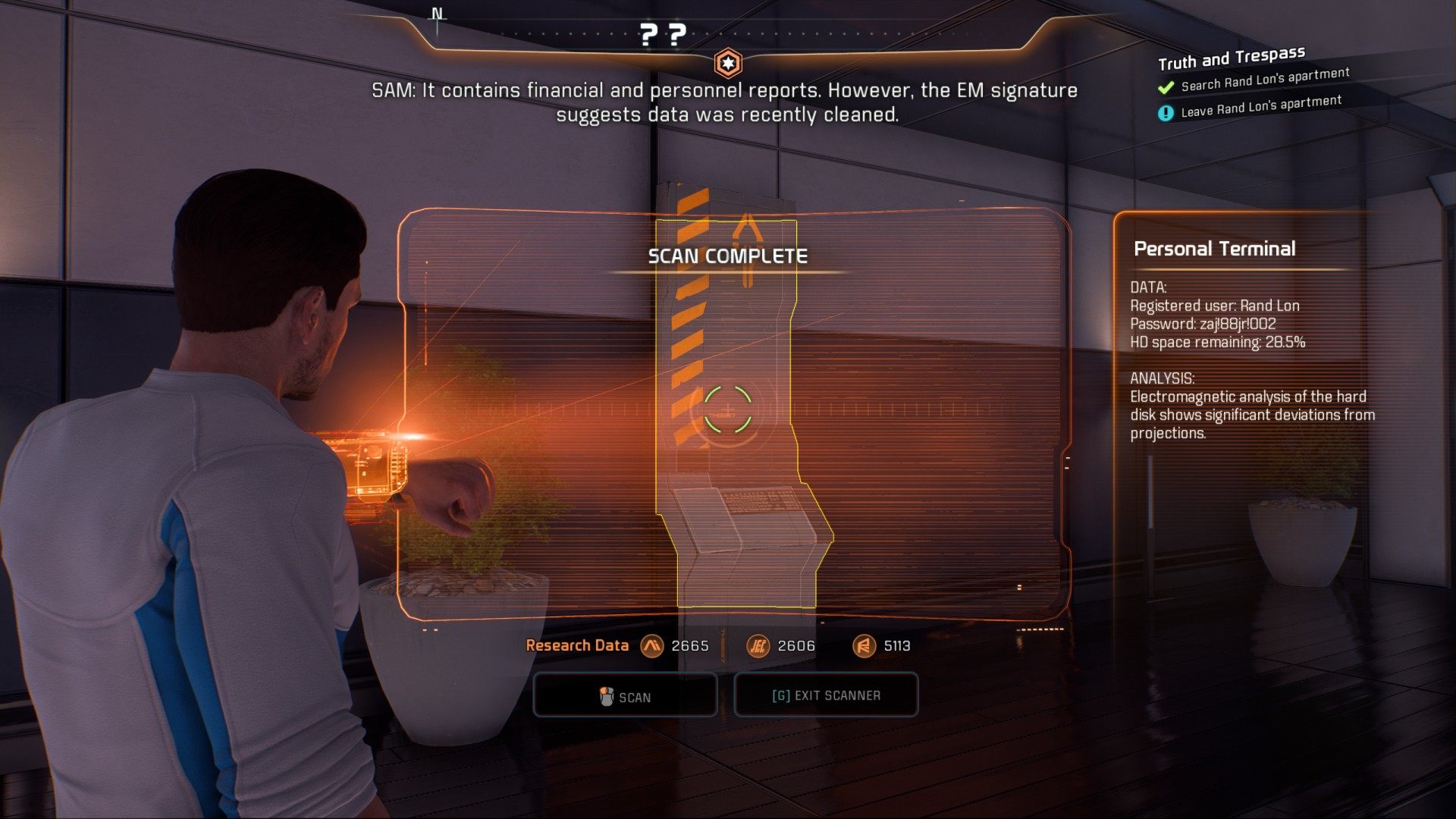1456x819 pixels.
Task: Select the Truth and Trespass quest tracker
Action: click(x=1231, y=58)
